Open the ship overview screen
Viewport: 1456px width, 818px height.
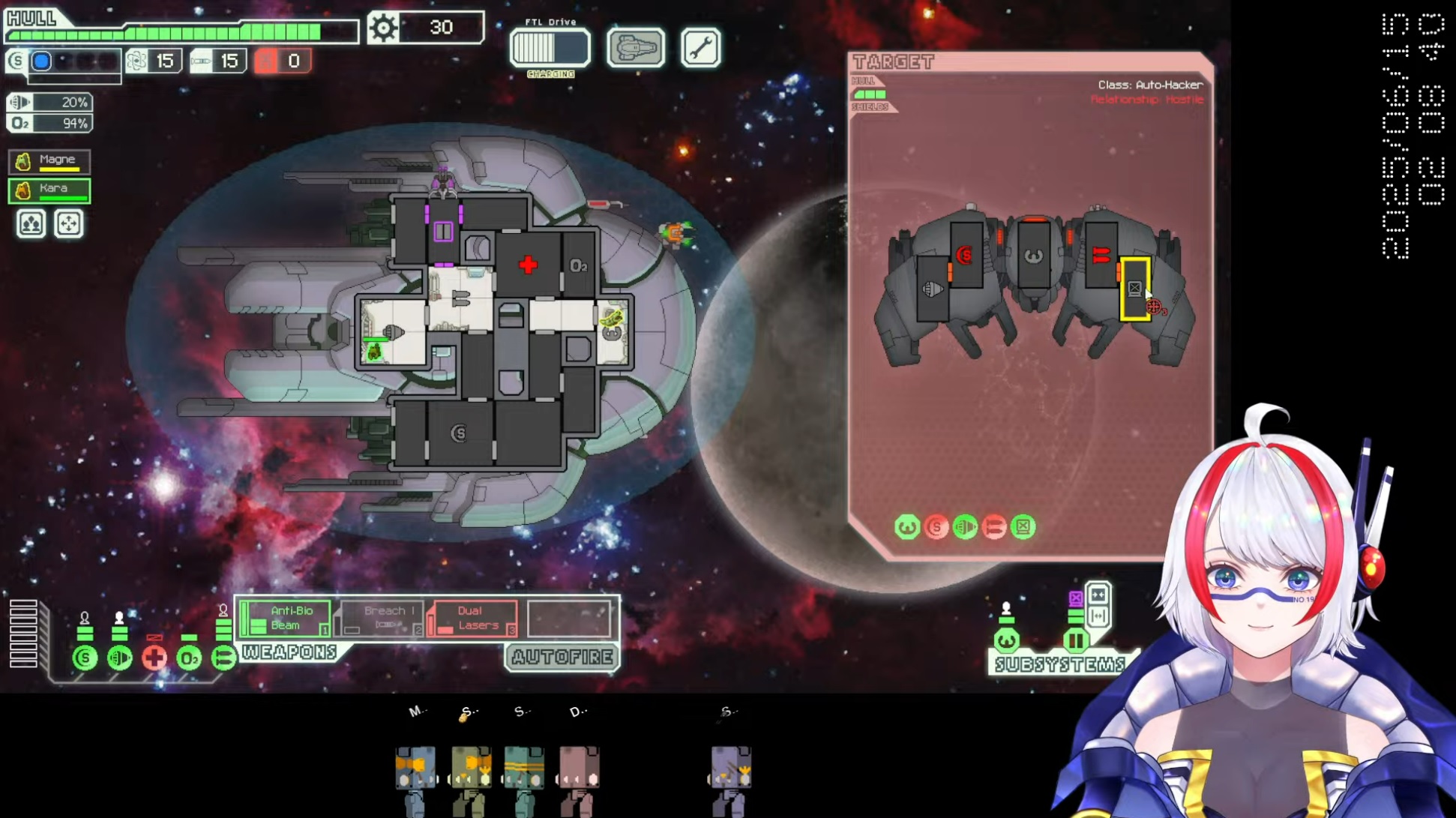(635, 49)
